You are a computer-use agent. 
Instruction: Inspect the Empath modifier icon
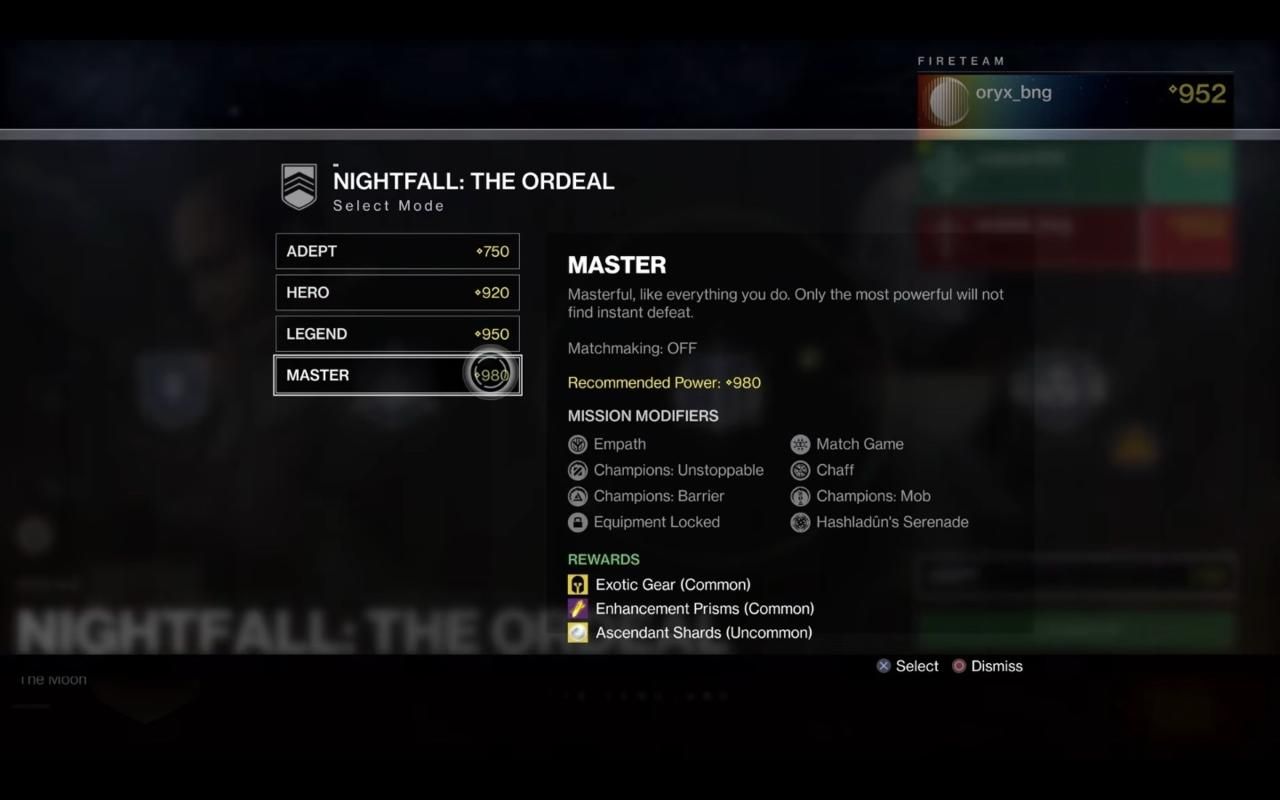click(x=578, y=444)
